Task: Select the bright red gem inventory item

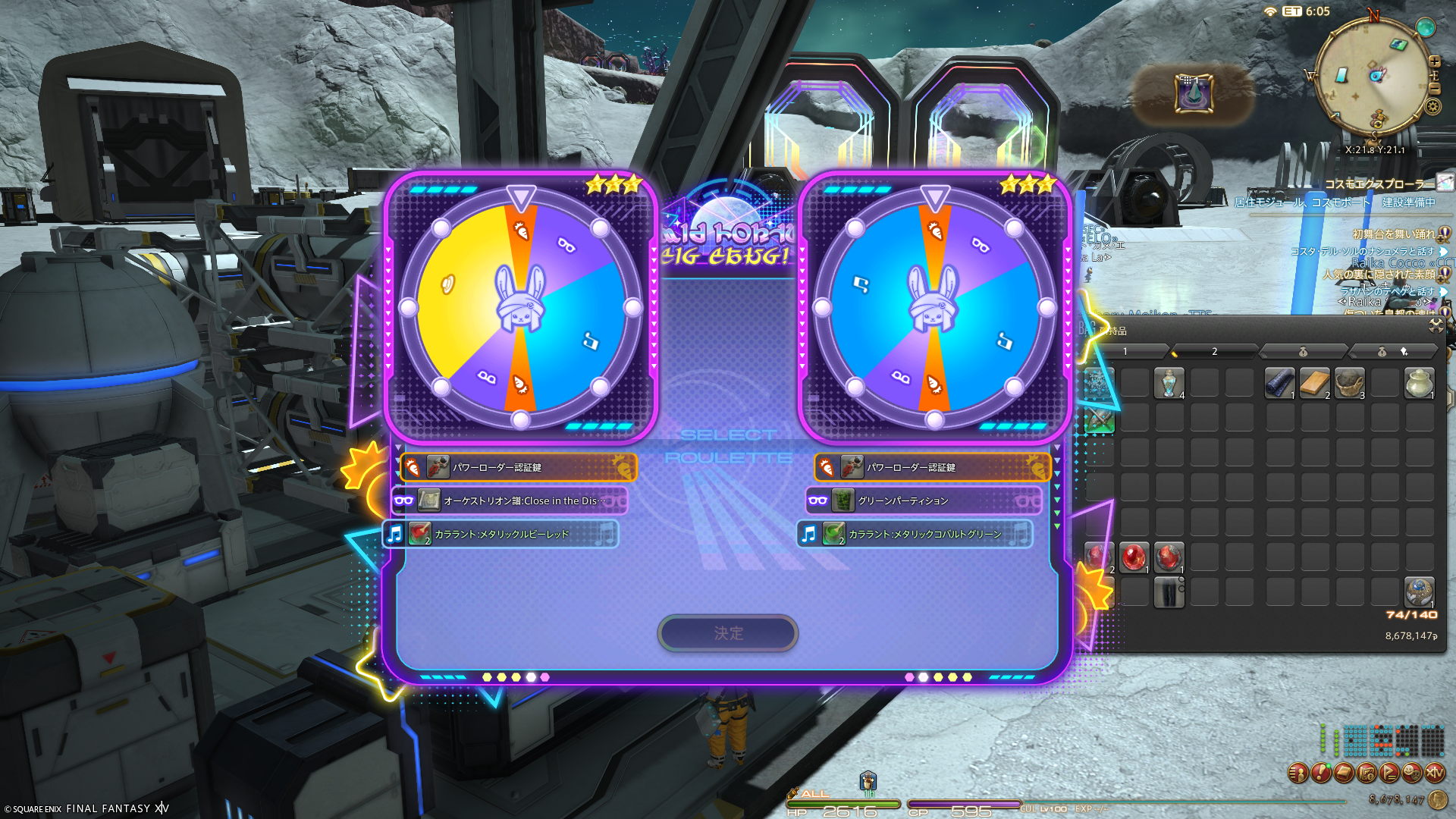Action: click(1134, 557)
